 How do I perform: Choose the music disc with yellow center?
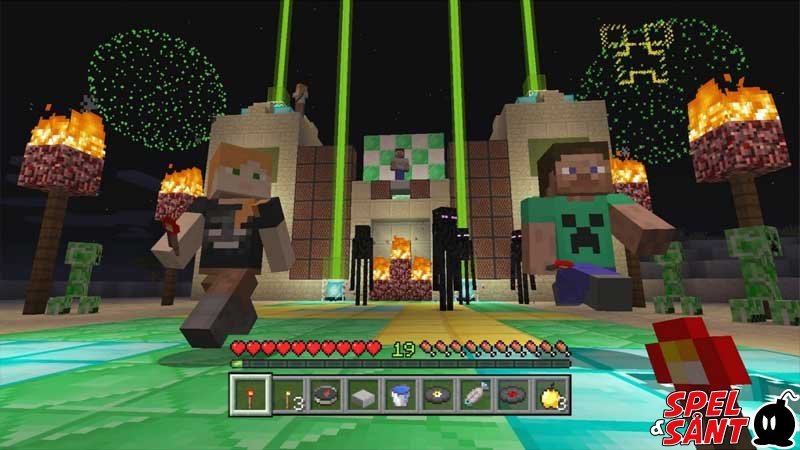point(436,393)
